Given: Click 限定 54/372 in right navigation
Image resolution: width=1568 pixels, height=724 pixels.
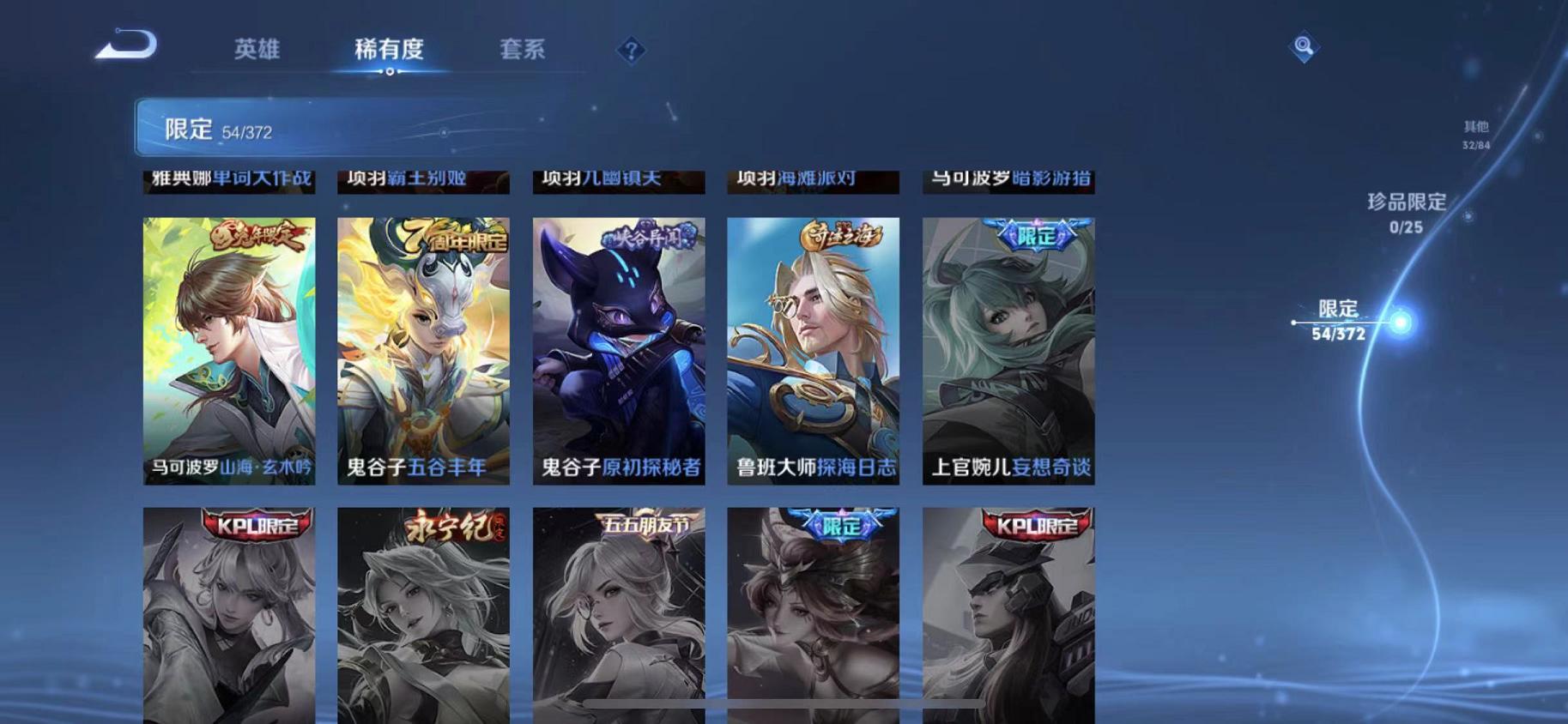Looking at the screenshot, I should 1340,316.
